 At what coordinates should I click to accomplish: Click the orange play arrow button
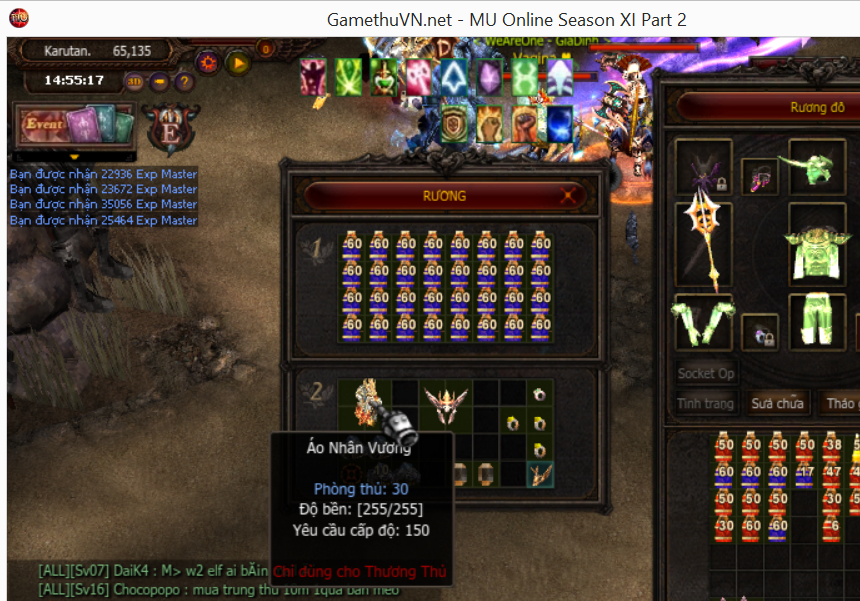click(238, 63)
